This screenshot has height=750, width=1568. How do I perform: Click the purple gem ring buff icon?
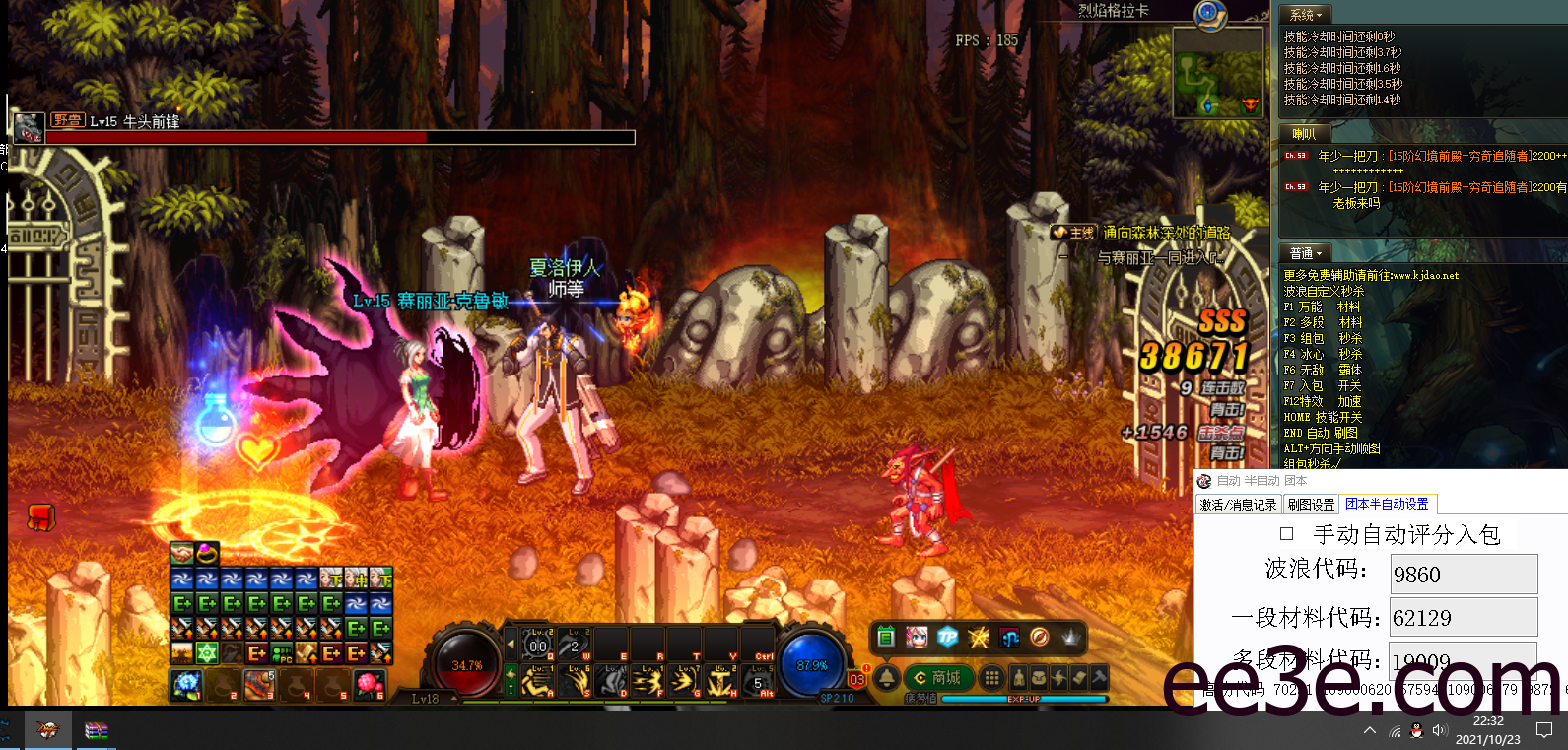click(x=207, y=553)
